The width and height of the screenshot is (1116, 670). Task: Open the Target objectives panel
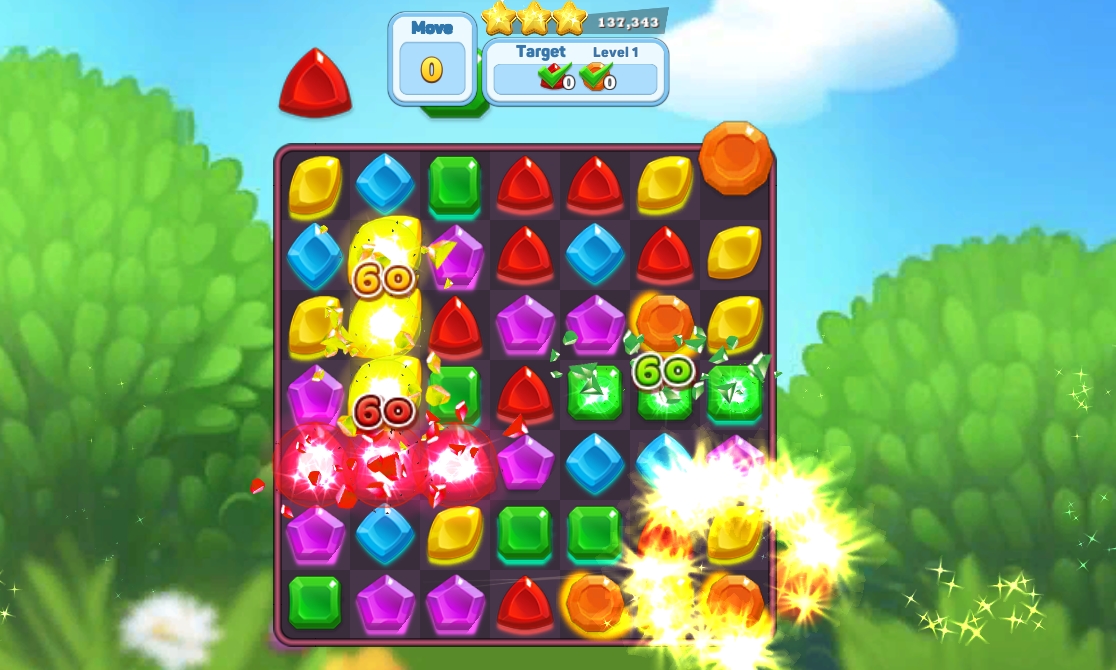(575, 71)
